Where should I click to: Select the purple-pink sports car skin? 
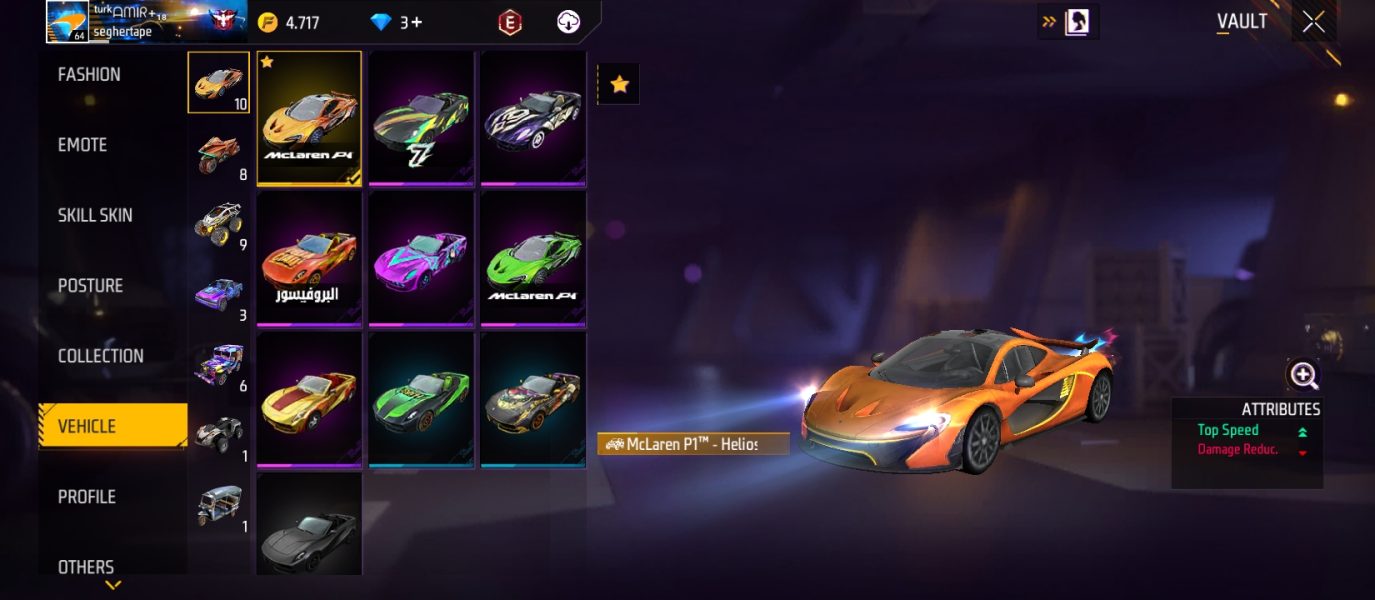[x=421, y=258]
